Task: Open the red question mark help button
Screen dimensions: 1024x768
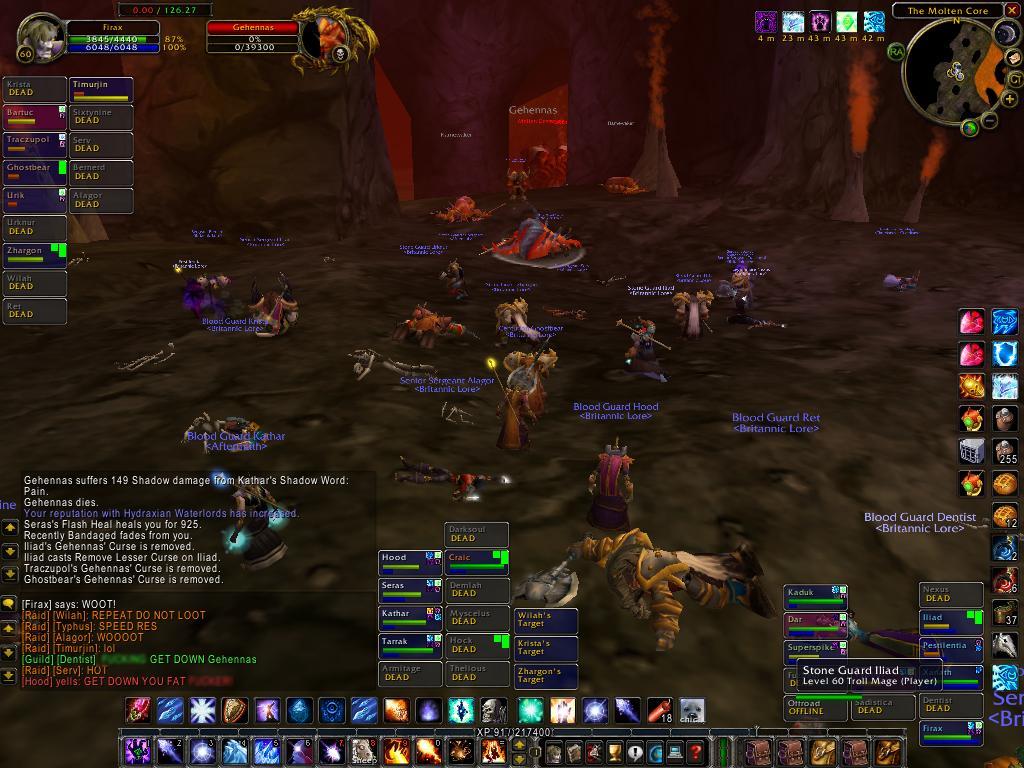Action: [x=697, y=752]
